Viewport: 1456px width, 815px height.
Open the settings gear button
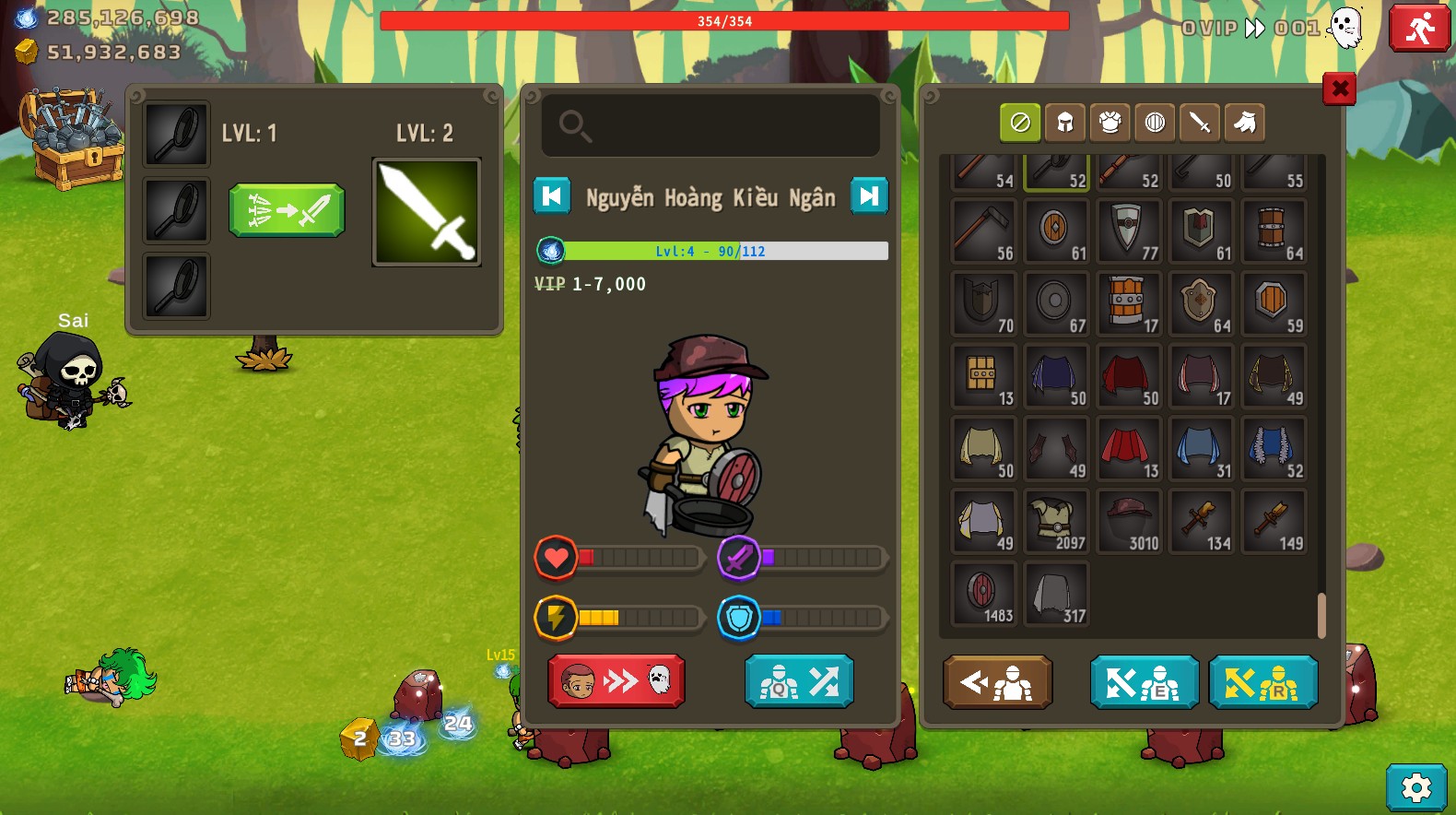click(x=1415, y=787)
